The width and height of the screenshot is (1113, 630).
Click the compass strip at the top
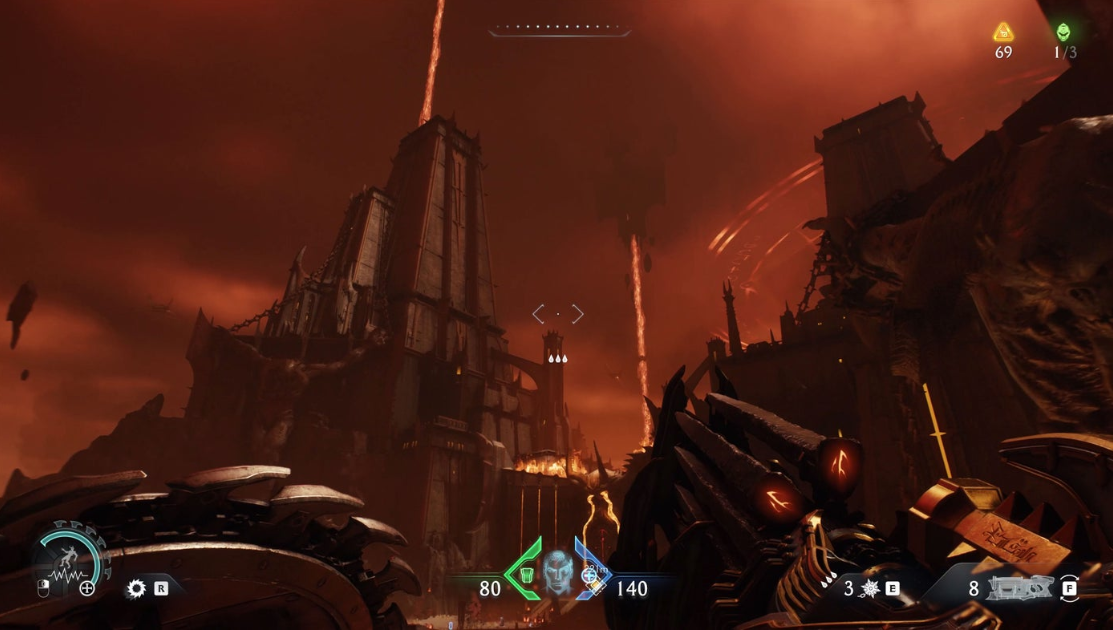click(560, 30)
